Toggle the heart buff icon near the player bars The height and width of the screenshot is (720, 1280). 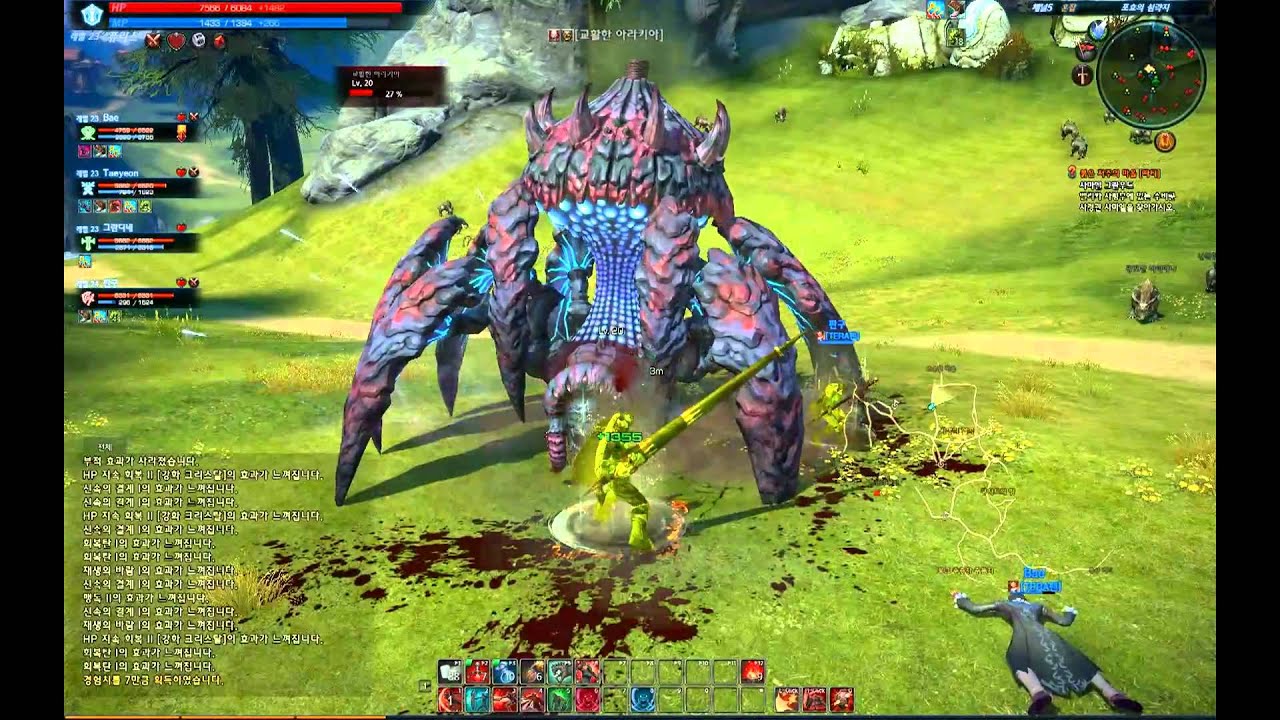[x=175, y=42]
